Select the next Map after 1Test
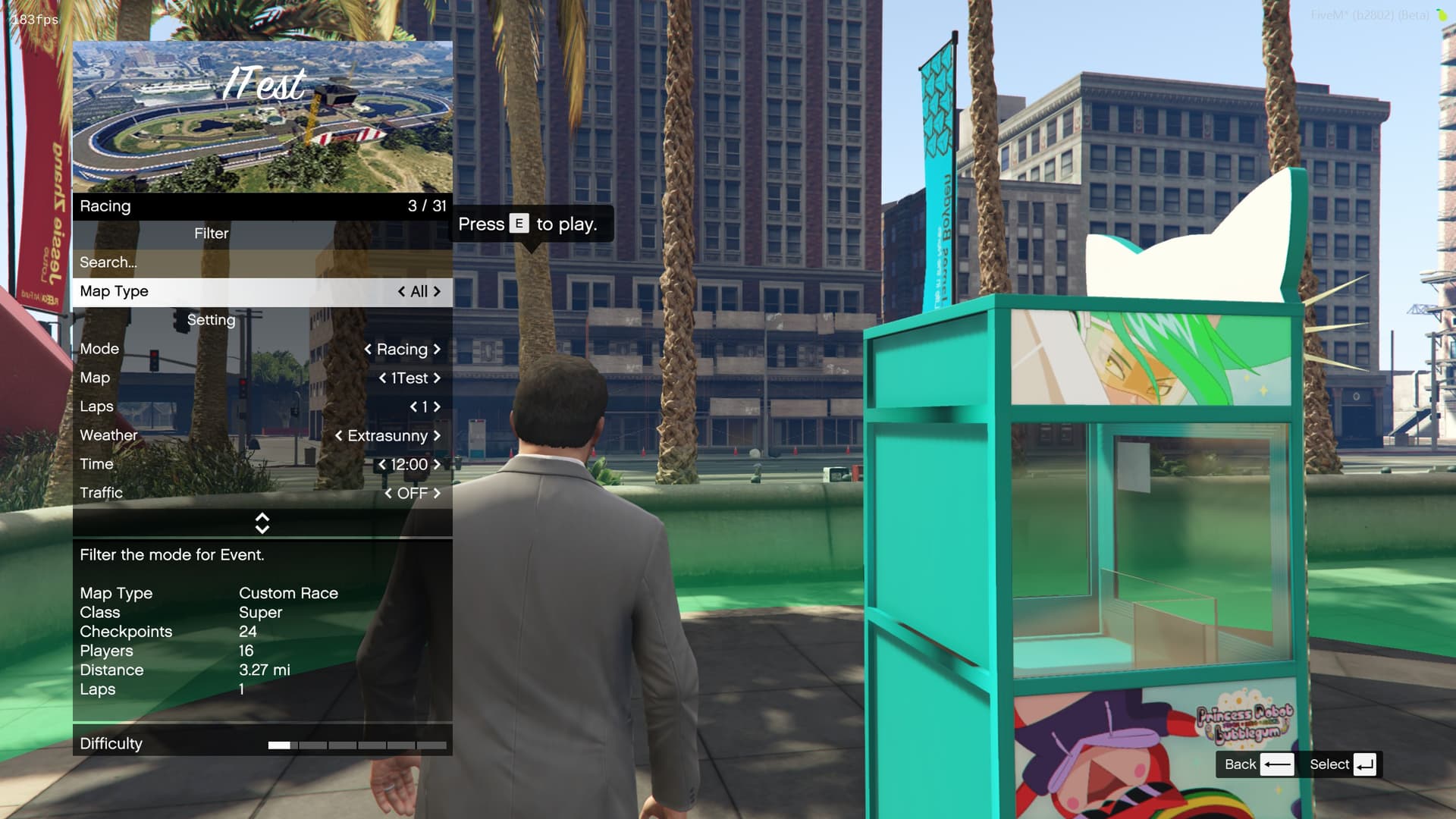Screen dimensions: 1456x819 [437, 378]
